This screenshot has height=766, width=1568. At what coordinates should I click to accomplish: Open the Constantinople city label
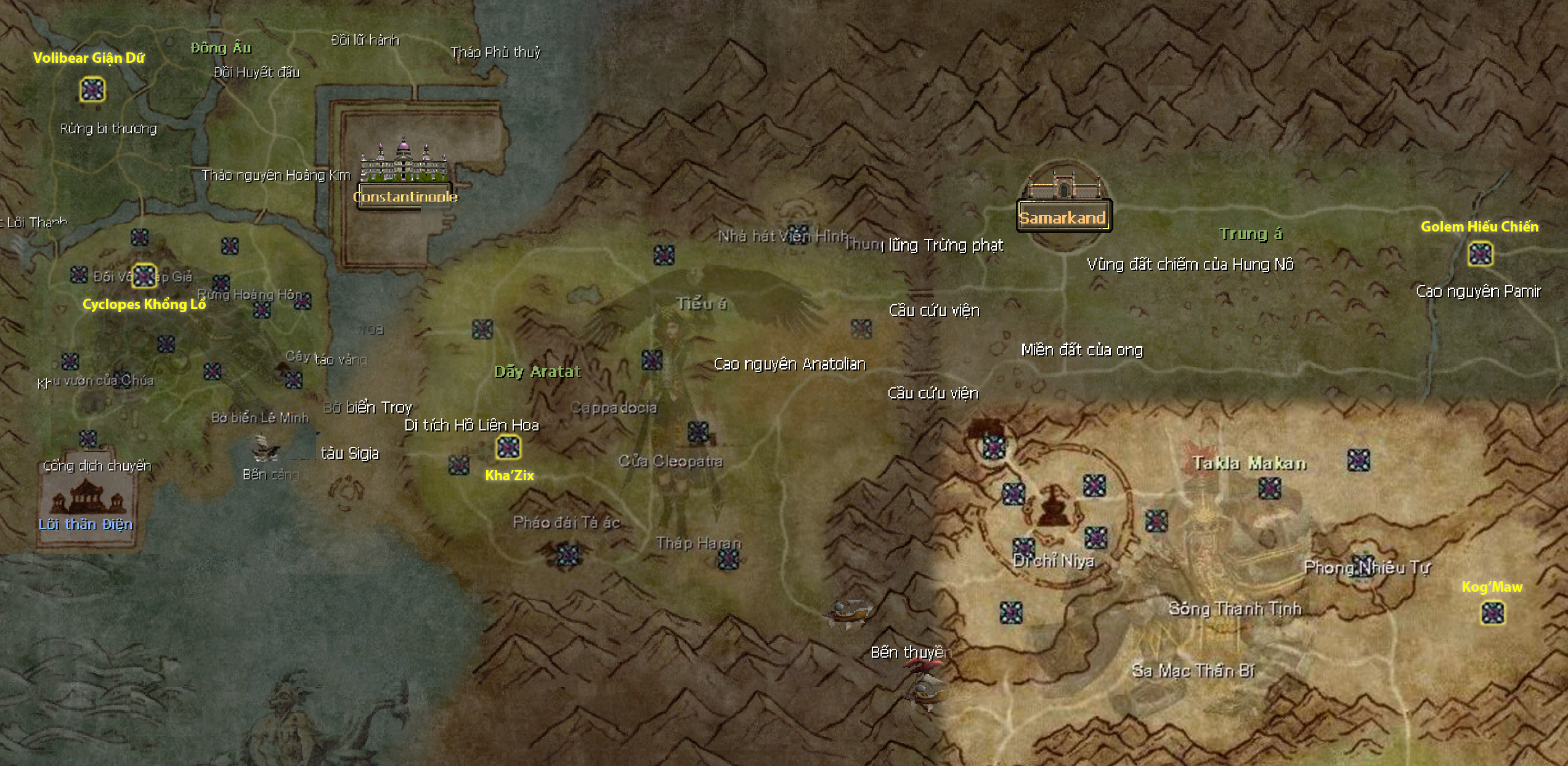click(x=405, y=197)
